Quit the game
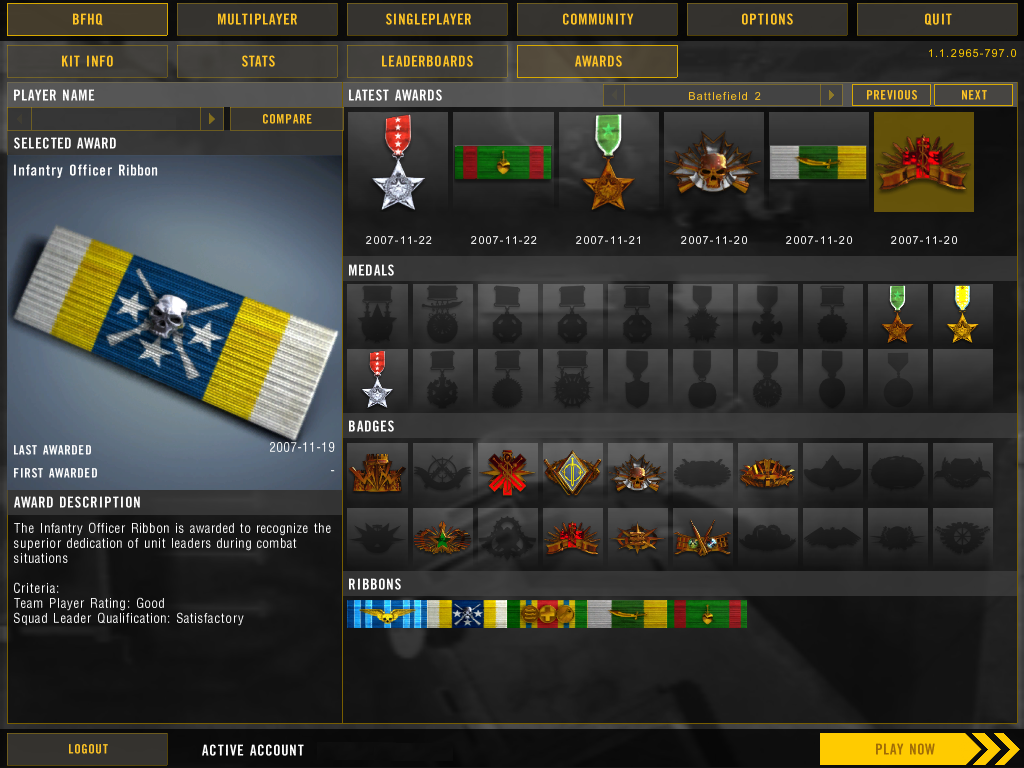Image resolution: width=1024 pixels, height=768 pixels. coord(937,19)
